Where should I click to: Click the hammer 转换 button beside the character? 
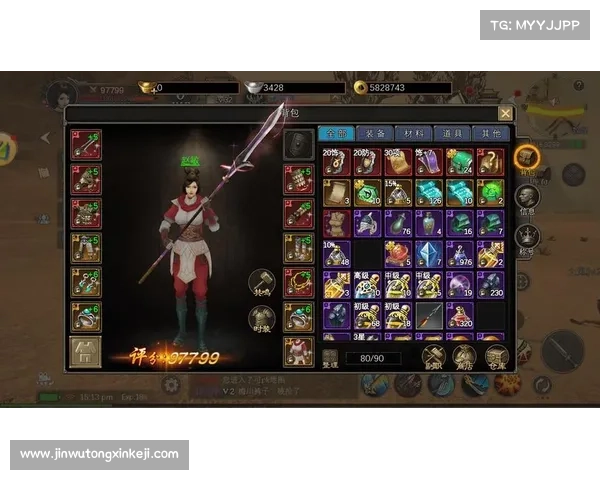[260, 283]
